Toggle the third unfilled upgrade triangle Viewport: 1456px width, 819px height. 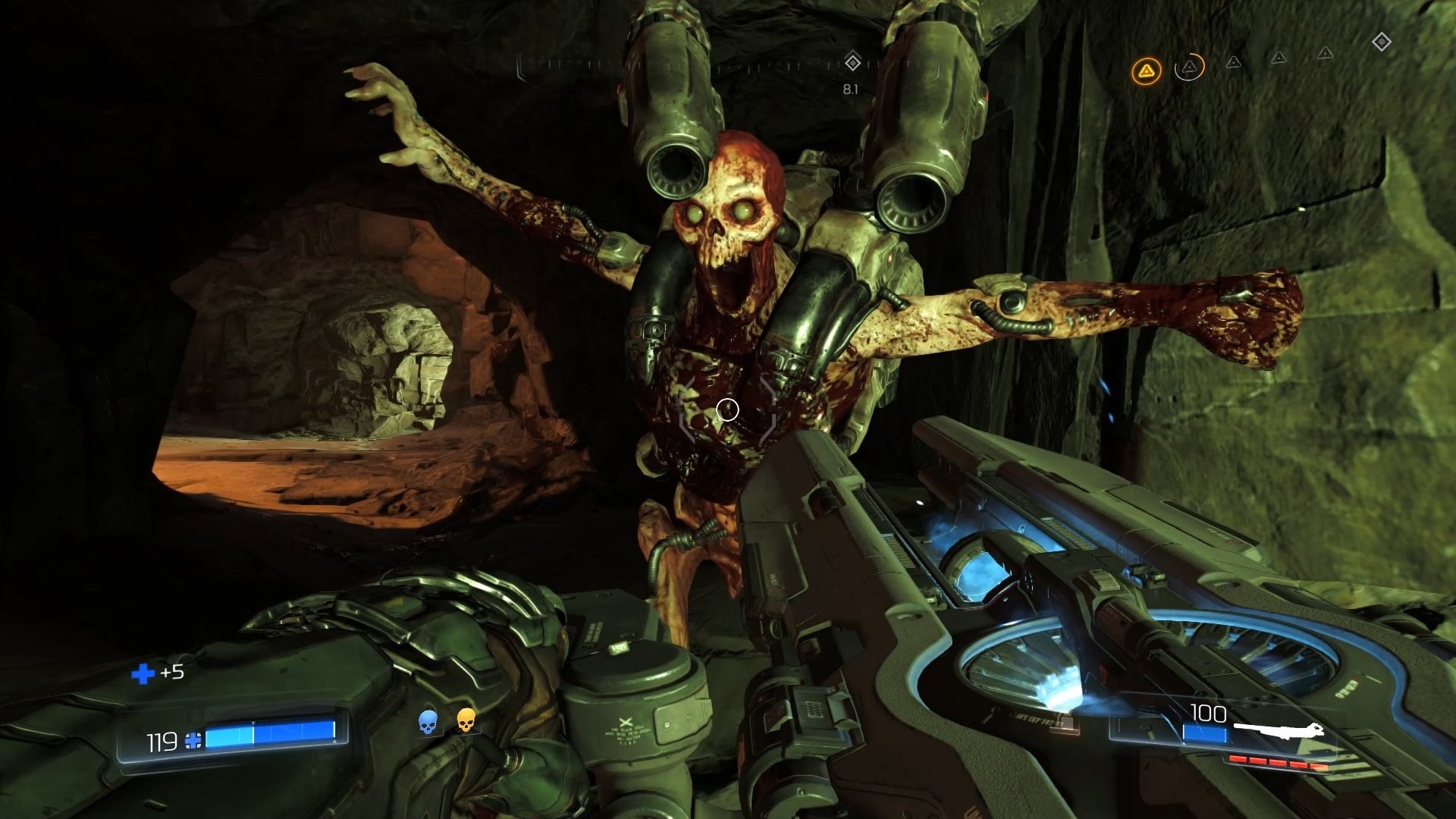(1233, 64)
